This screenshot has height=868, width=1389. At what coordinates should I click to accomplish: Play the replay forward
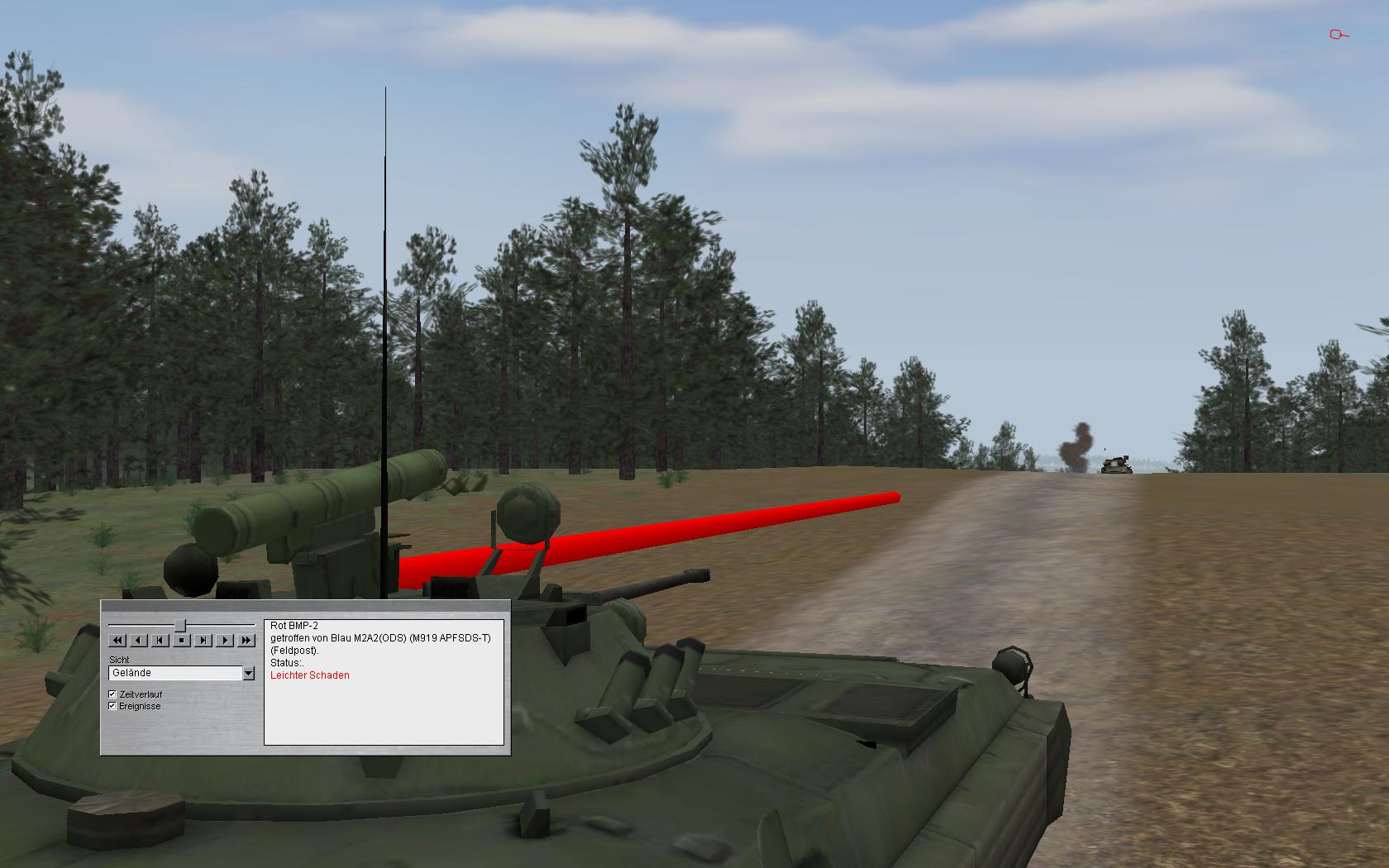pyautogui.click(x=225, y=640)
